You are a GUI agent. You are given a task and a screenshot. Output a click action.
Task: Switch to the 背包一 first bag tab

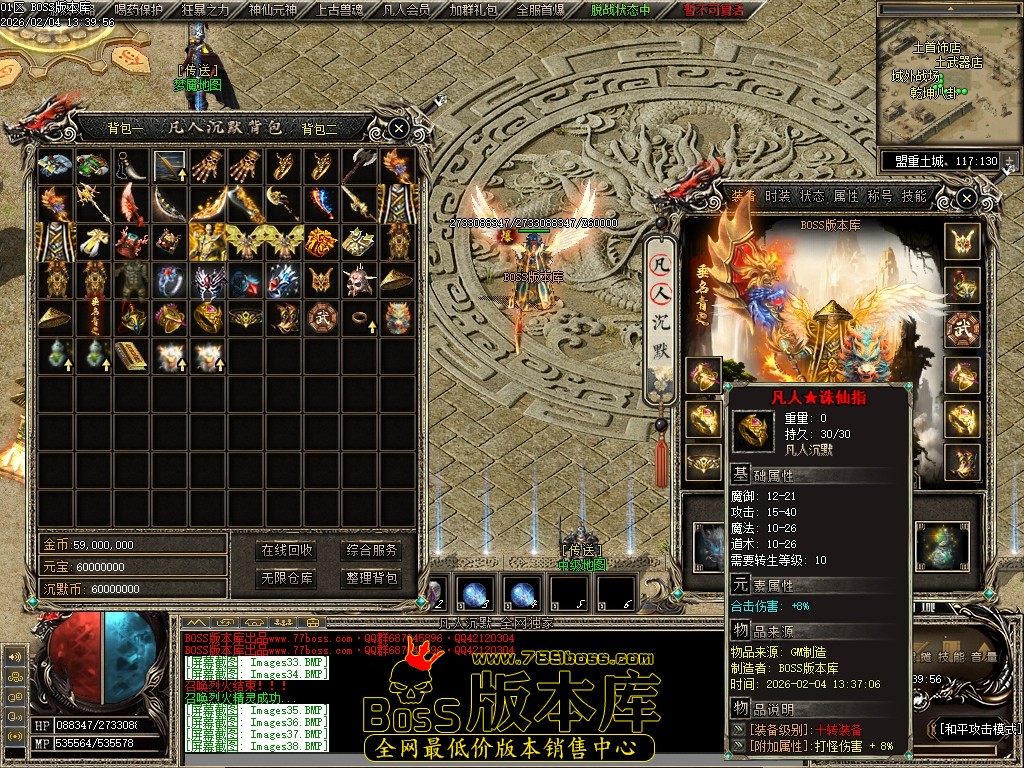(x=126, y=128)
